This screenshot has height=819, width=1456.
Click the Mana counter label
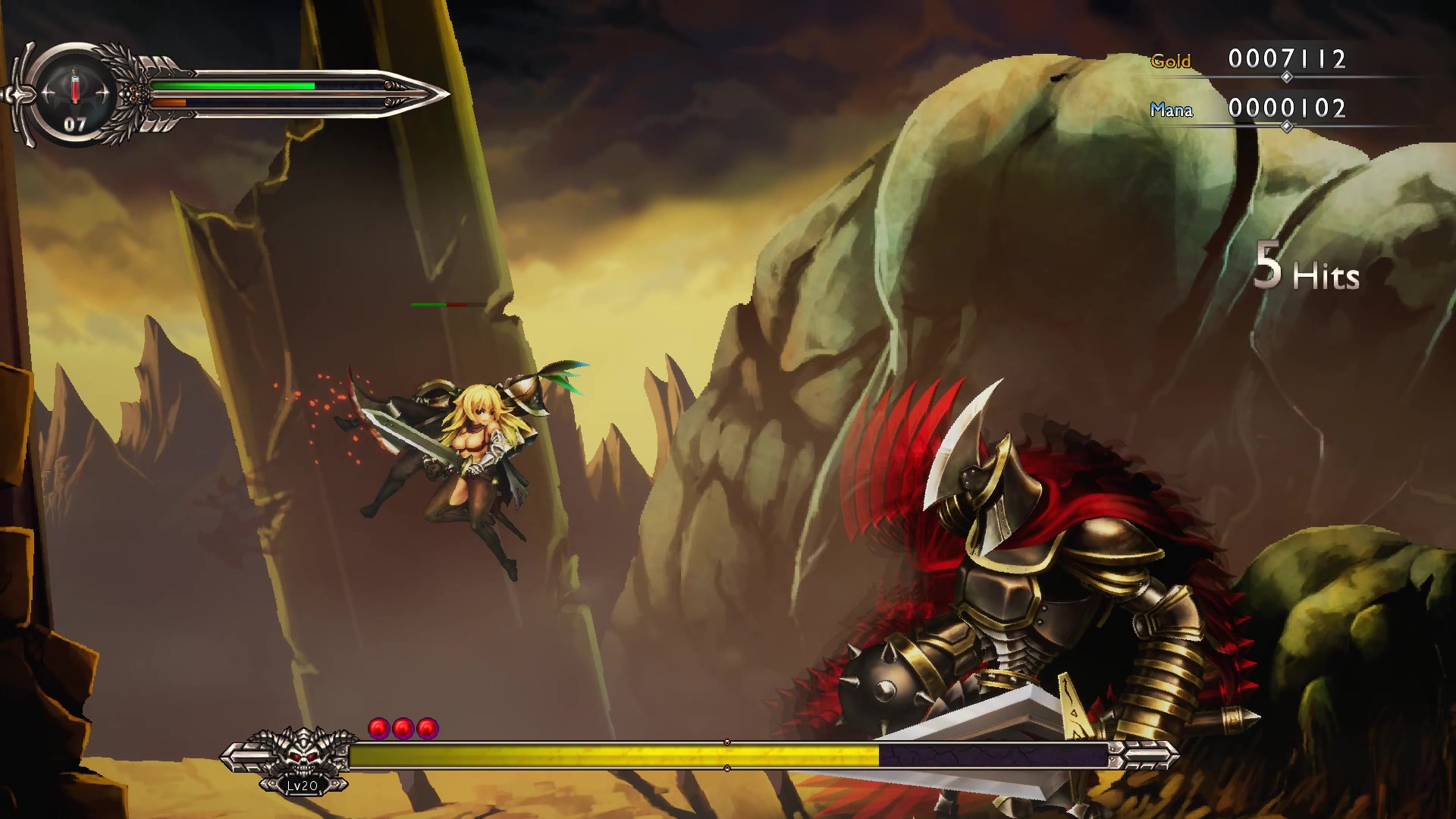1174,111
